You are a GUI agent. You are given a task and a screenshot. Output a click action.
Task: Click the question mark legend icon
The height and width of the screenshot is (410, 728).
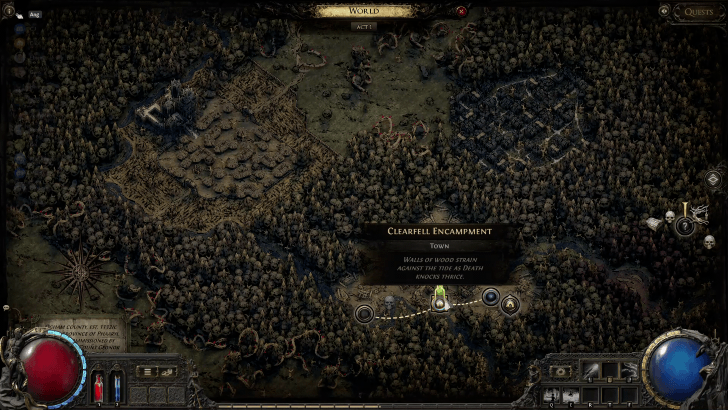[x=685, y=227]
